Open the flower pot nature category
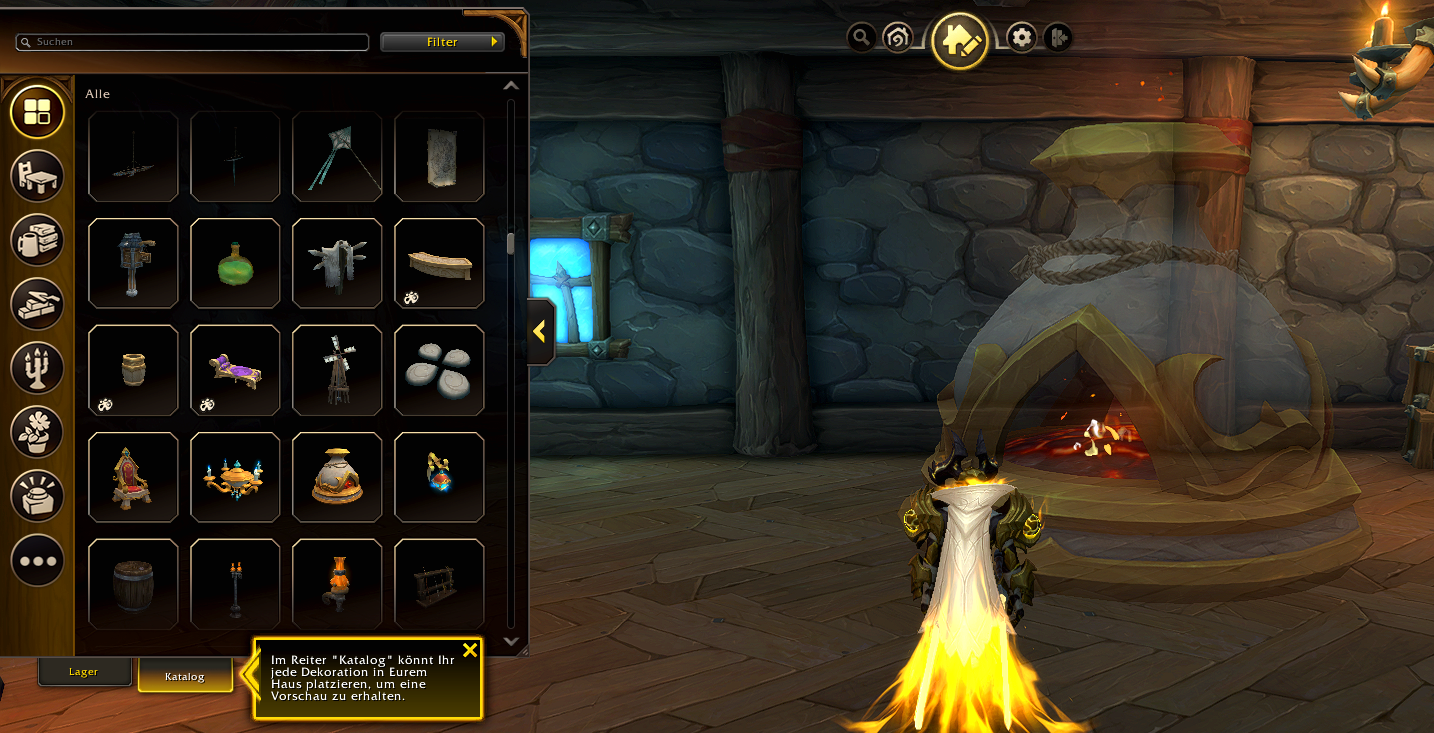This screenshot has width=1434, height=733. (38, 432)
